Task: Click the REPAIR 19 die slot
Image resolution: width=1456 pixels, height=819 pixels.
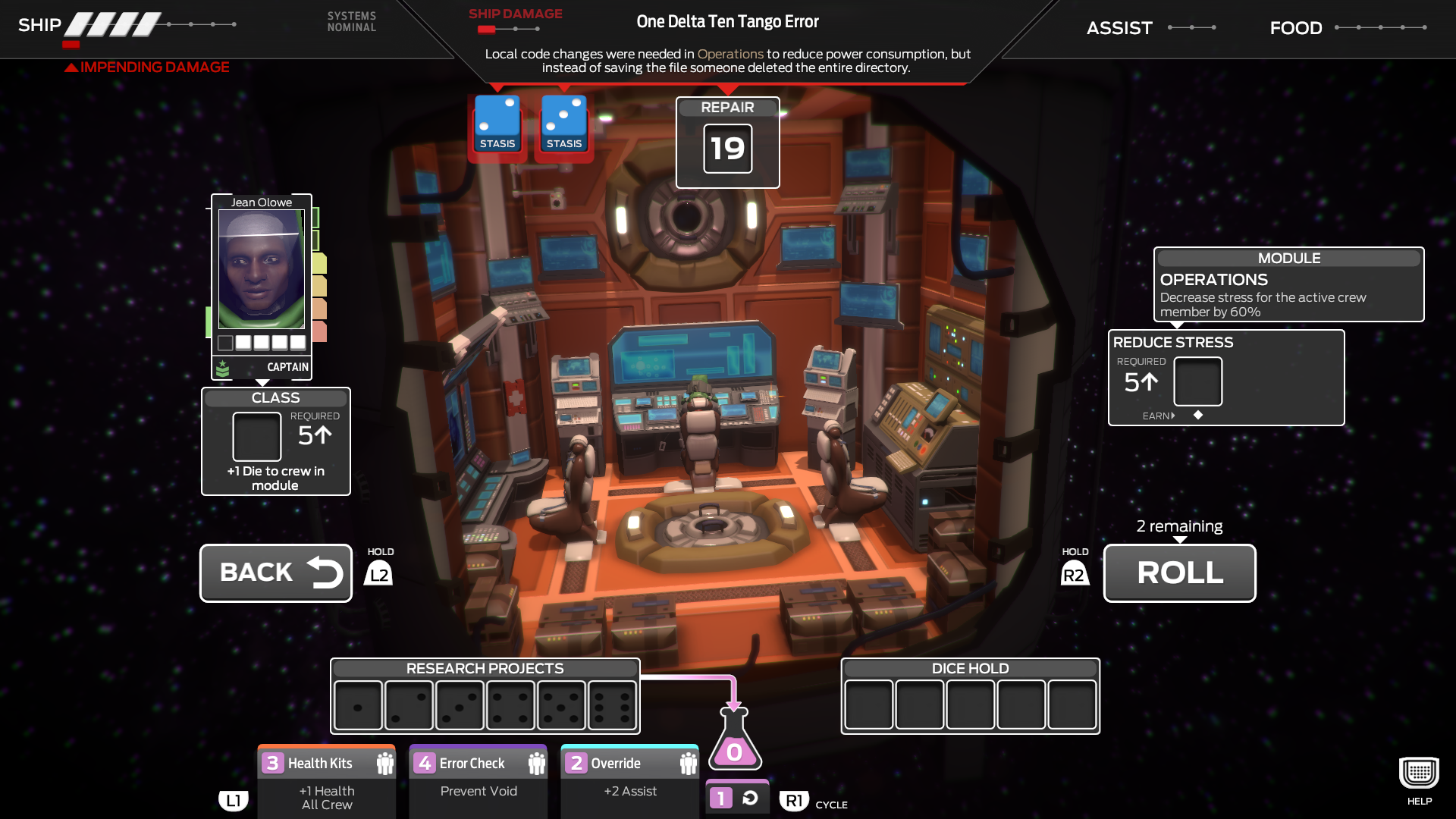Action: click(726, 149)
